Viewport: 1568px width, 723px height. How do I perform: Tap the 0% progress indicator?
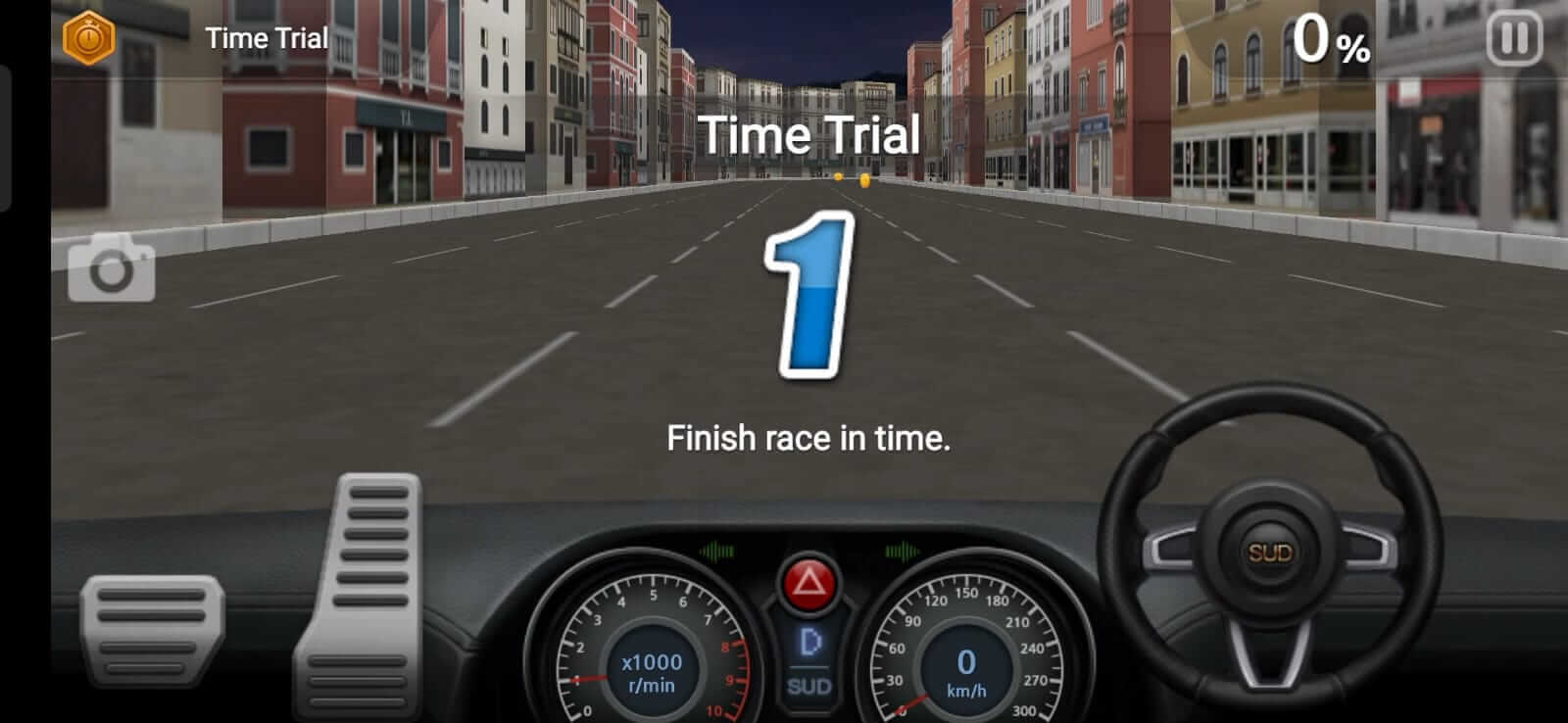(x=1333, y=39)
